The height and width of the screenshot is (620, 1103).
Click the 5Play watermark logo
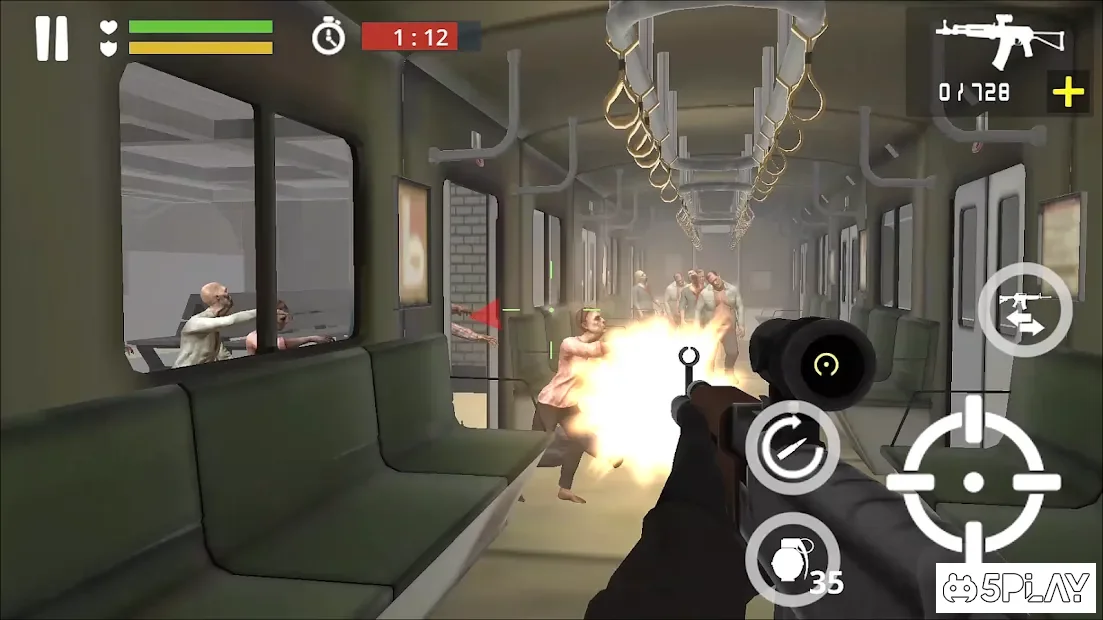(1015, 588)
